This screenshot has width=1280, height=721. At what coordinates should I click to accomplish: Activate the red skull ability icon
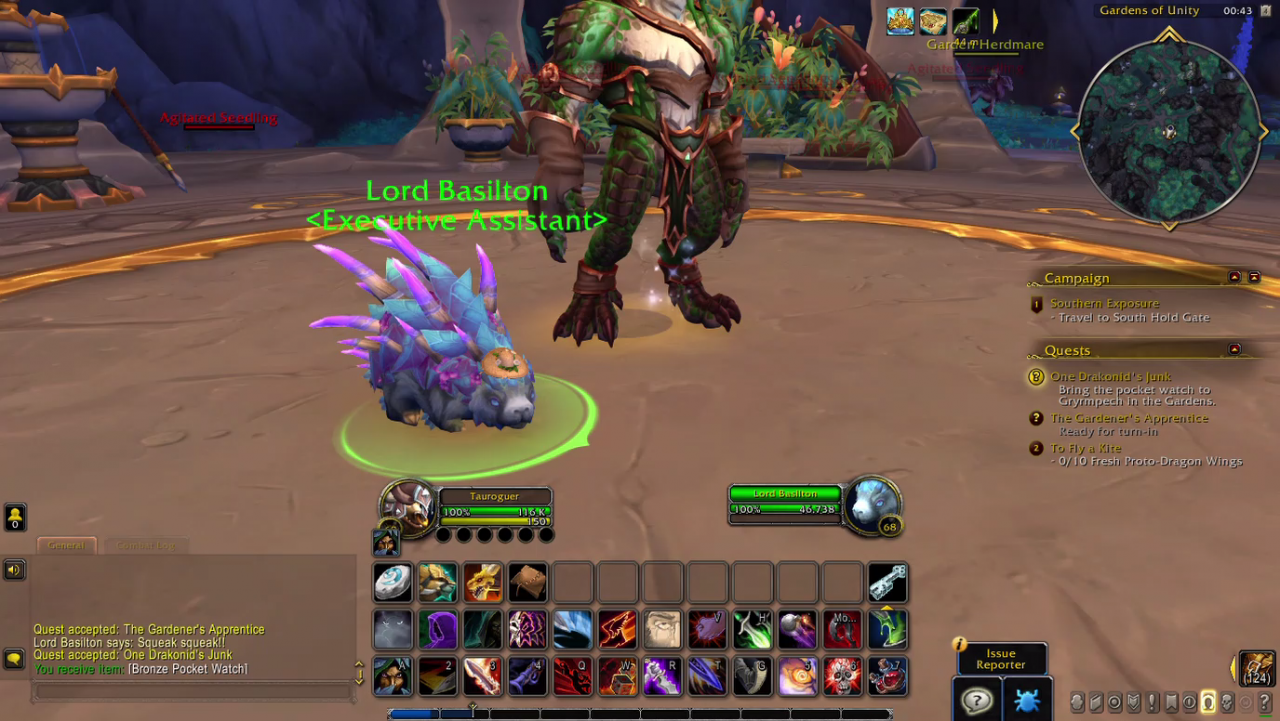pyautogui.click(x=843, y=676)
